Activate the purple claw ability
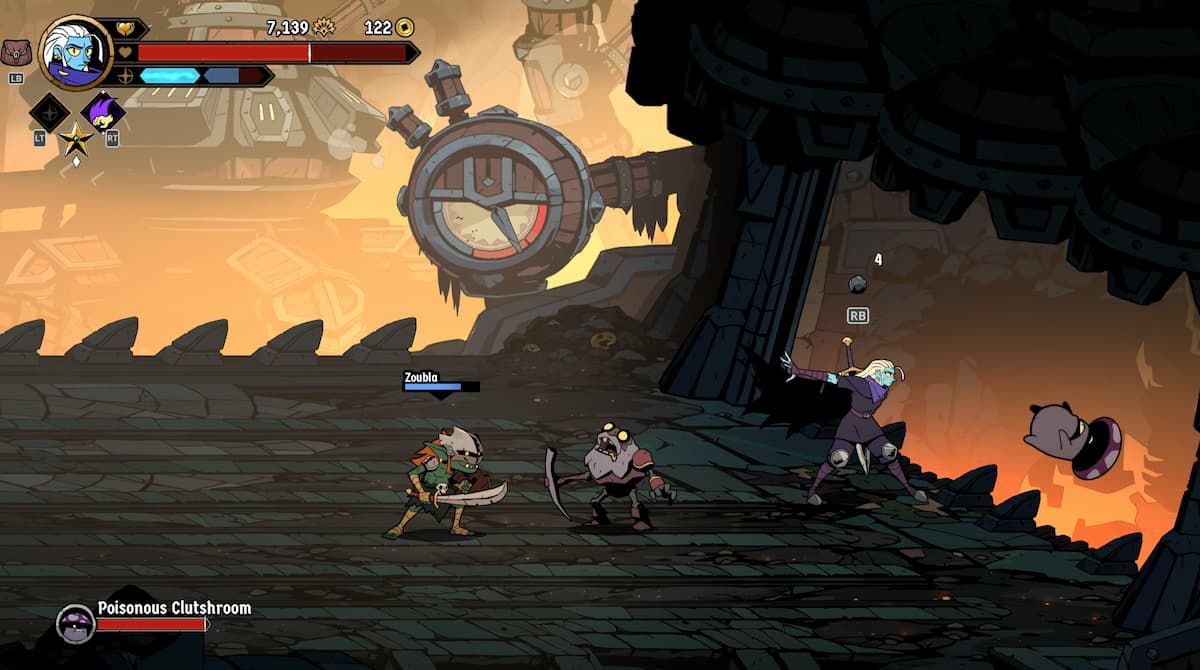This screenshot has height=670, width=1200. coord(104,111)
